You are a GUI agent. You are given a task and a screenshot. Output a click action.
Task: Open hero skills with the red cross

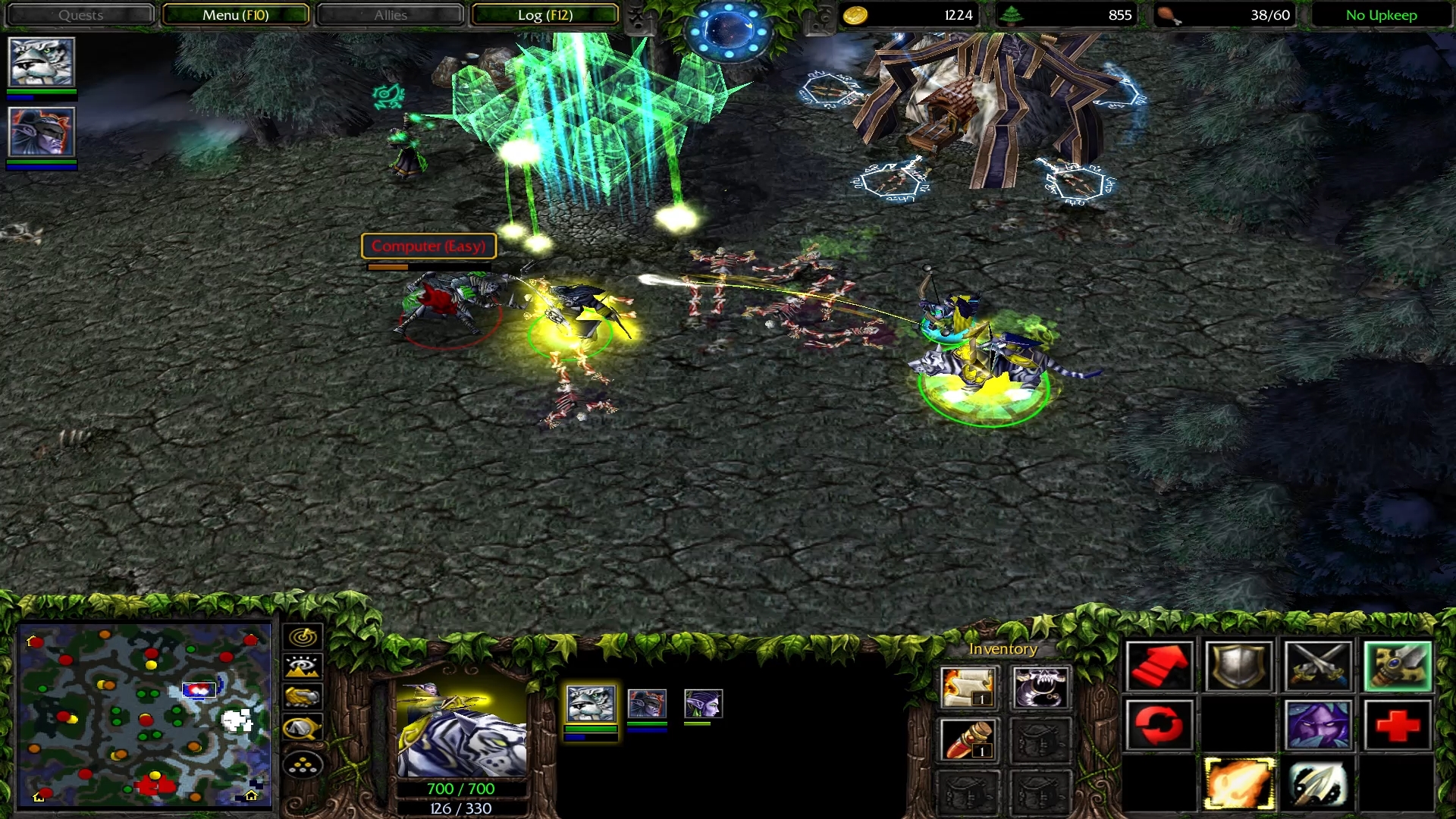pos(1397,725)
